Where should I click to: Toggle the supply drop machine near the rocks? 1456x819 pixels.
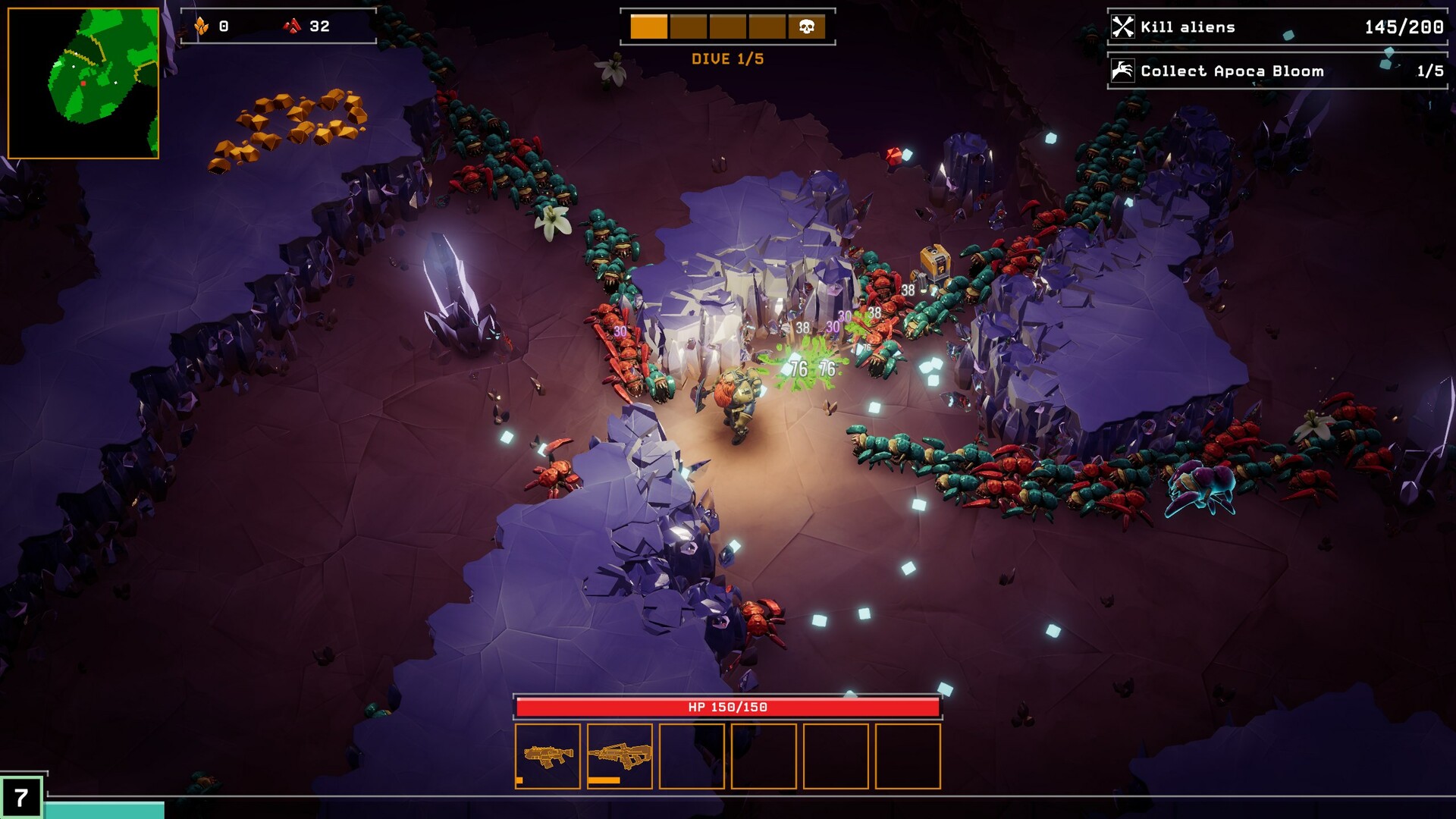(935, 261)
